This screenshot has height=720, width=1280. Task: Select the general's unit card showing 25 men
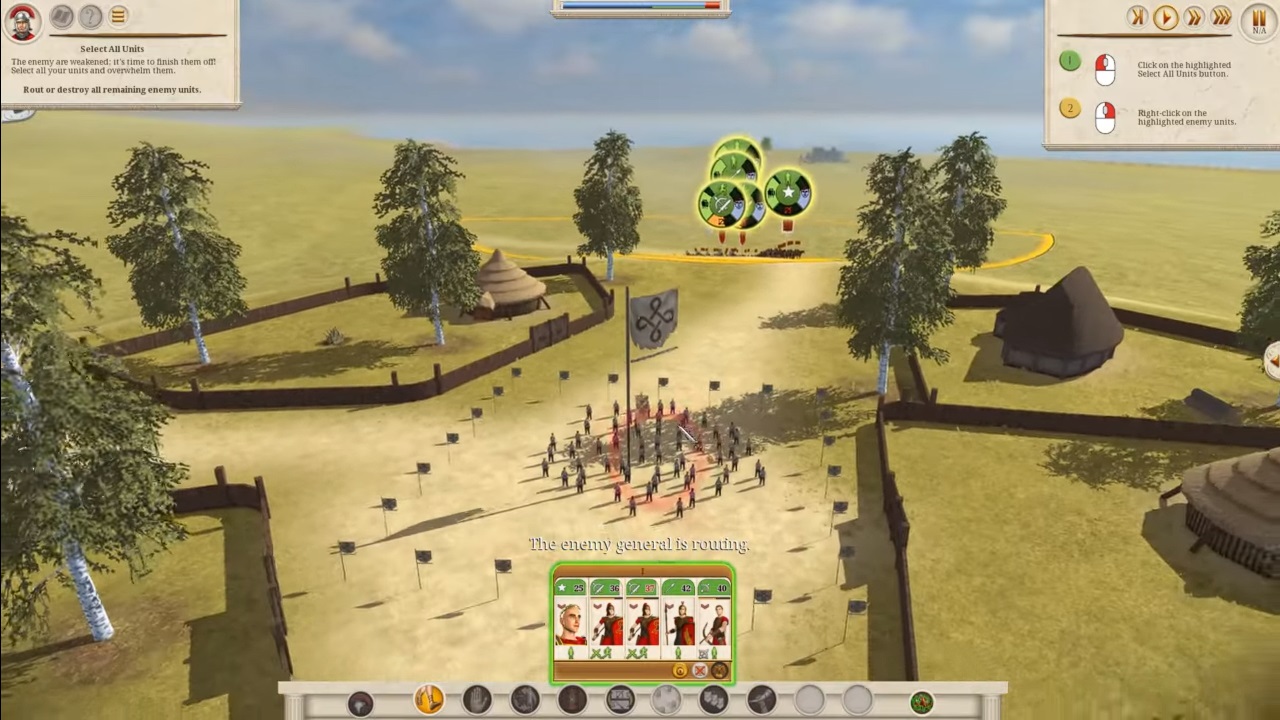[571, 623]
